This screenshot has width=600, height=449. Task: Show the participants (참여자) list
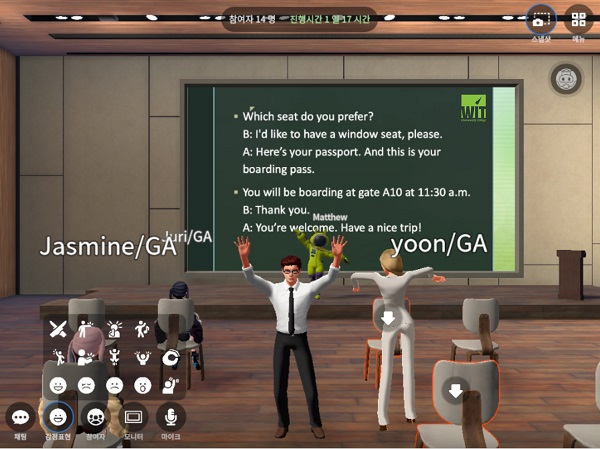pyautogui.click(x=96, y=417)
